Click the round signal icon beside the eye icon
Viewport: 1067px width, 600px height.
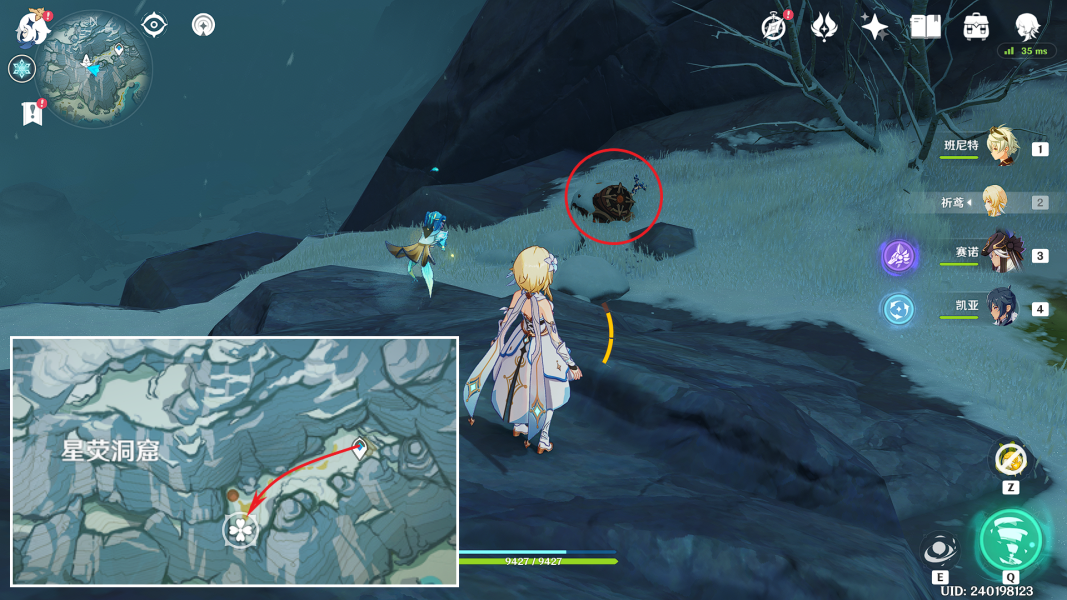(203, 25)
